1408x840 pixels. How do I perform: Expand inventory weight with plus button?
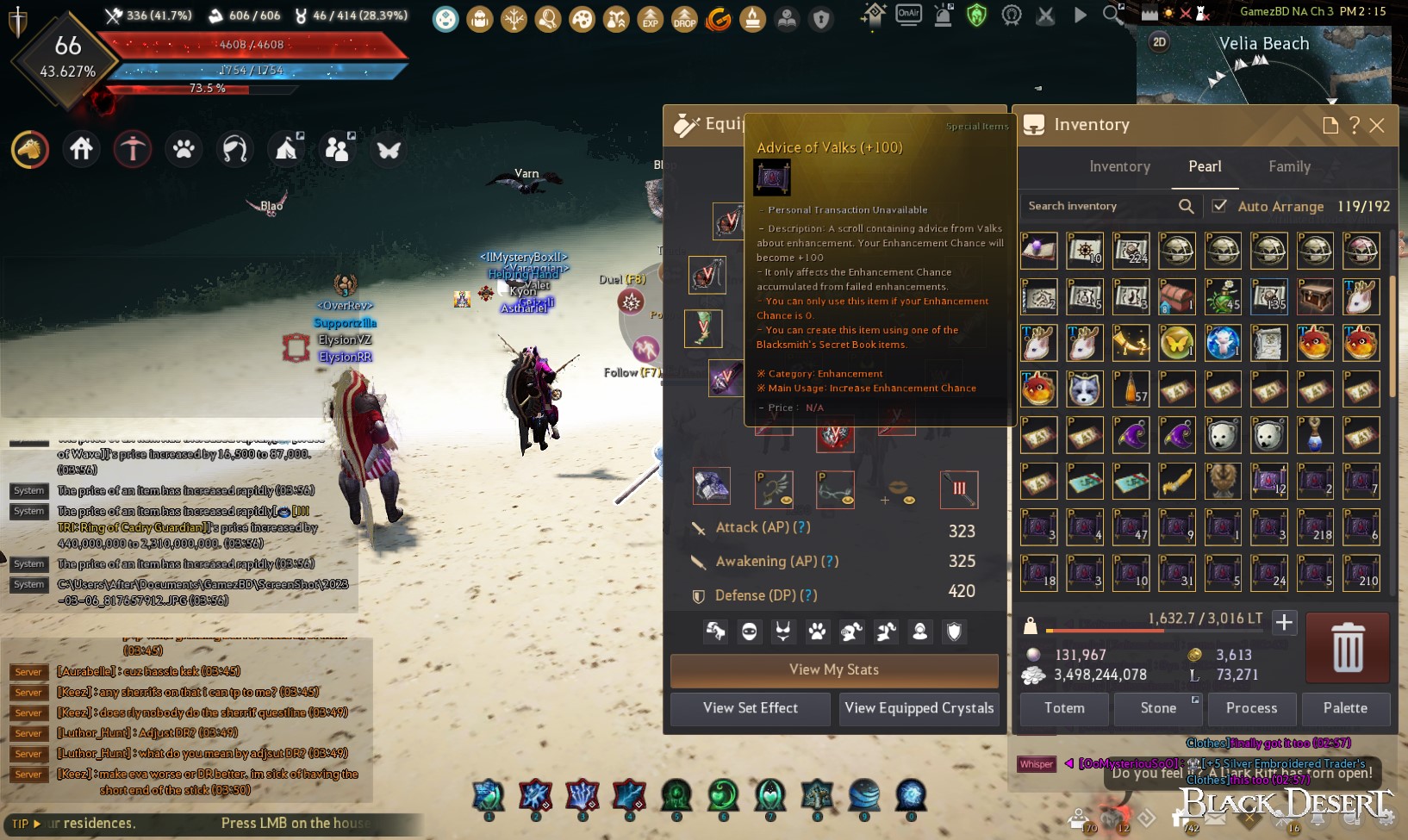point(1284,622)
